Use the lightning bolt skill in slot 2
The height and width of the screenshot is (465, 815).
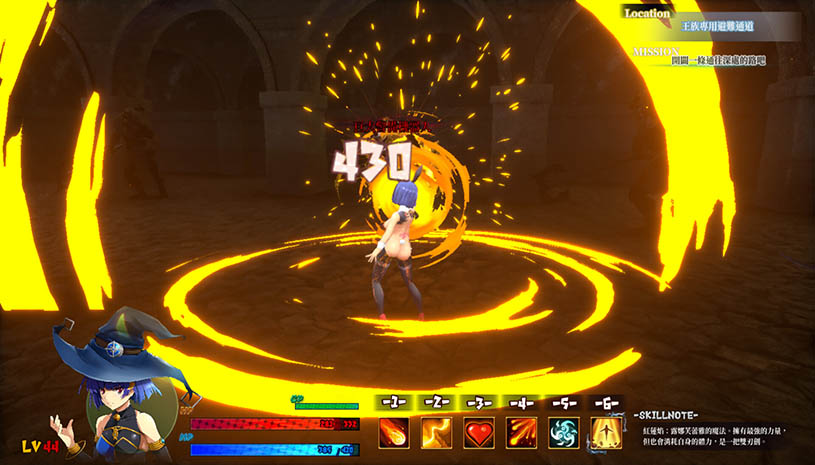436,433
